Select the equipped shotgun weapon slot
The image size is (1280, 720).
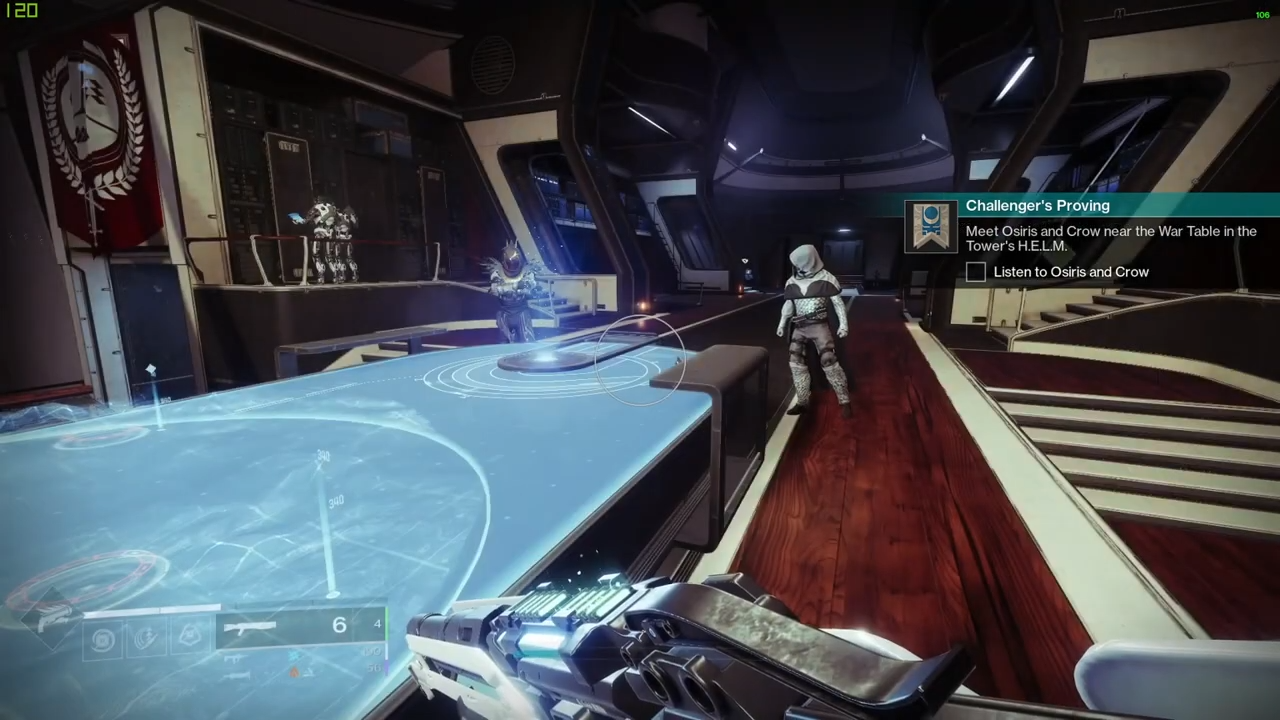[300, 628]
